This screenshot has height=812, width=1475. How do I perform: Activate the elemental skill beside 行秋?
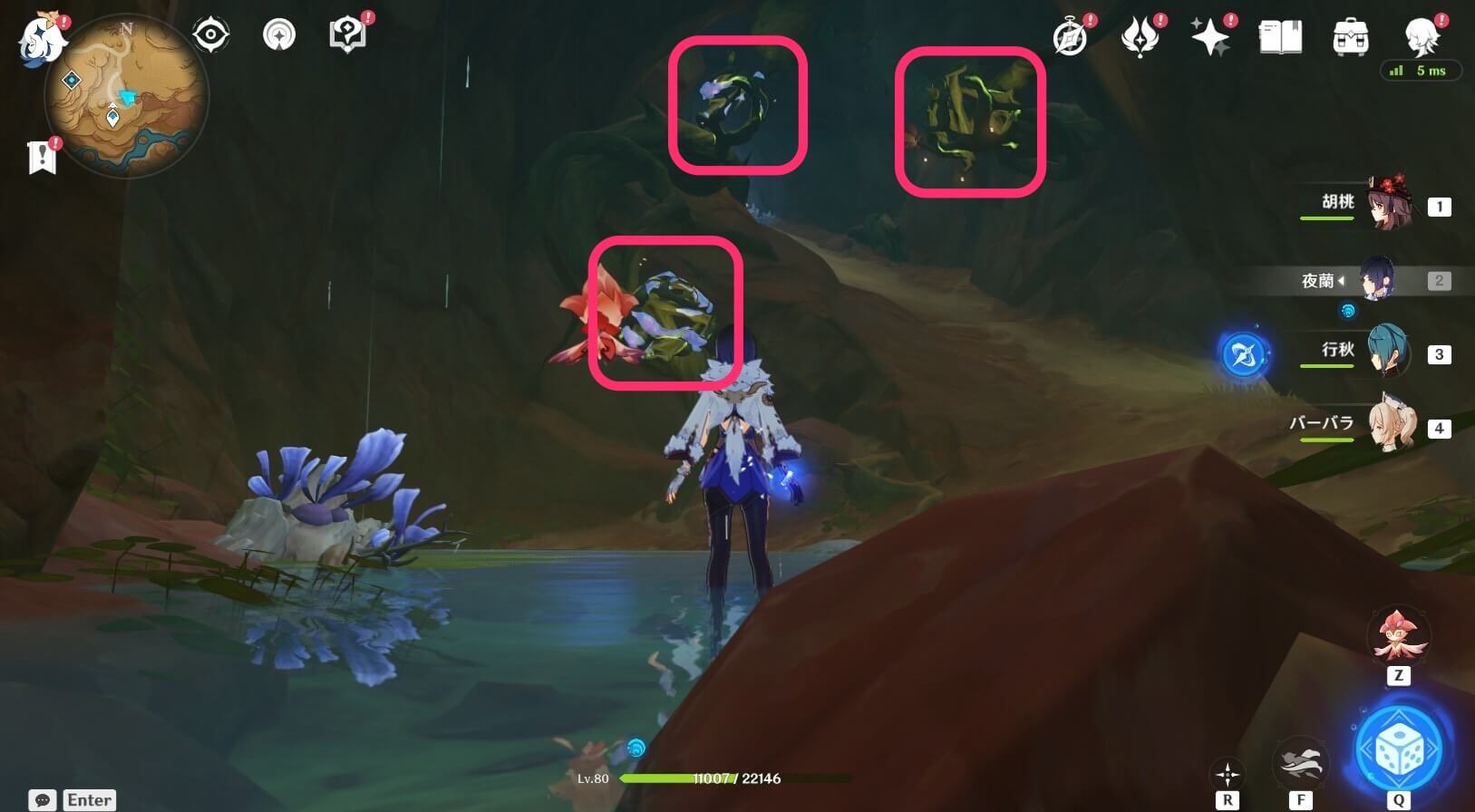(x=1243, y=354)
